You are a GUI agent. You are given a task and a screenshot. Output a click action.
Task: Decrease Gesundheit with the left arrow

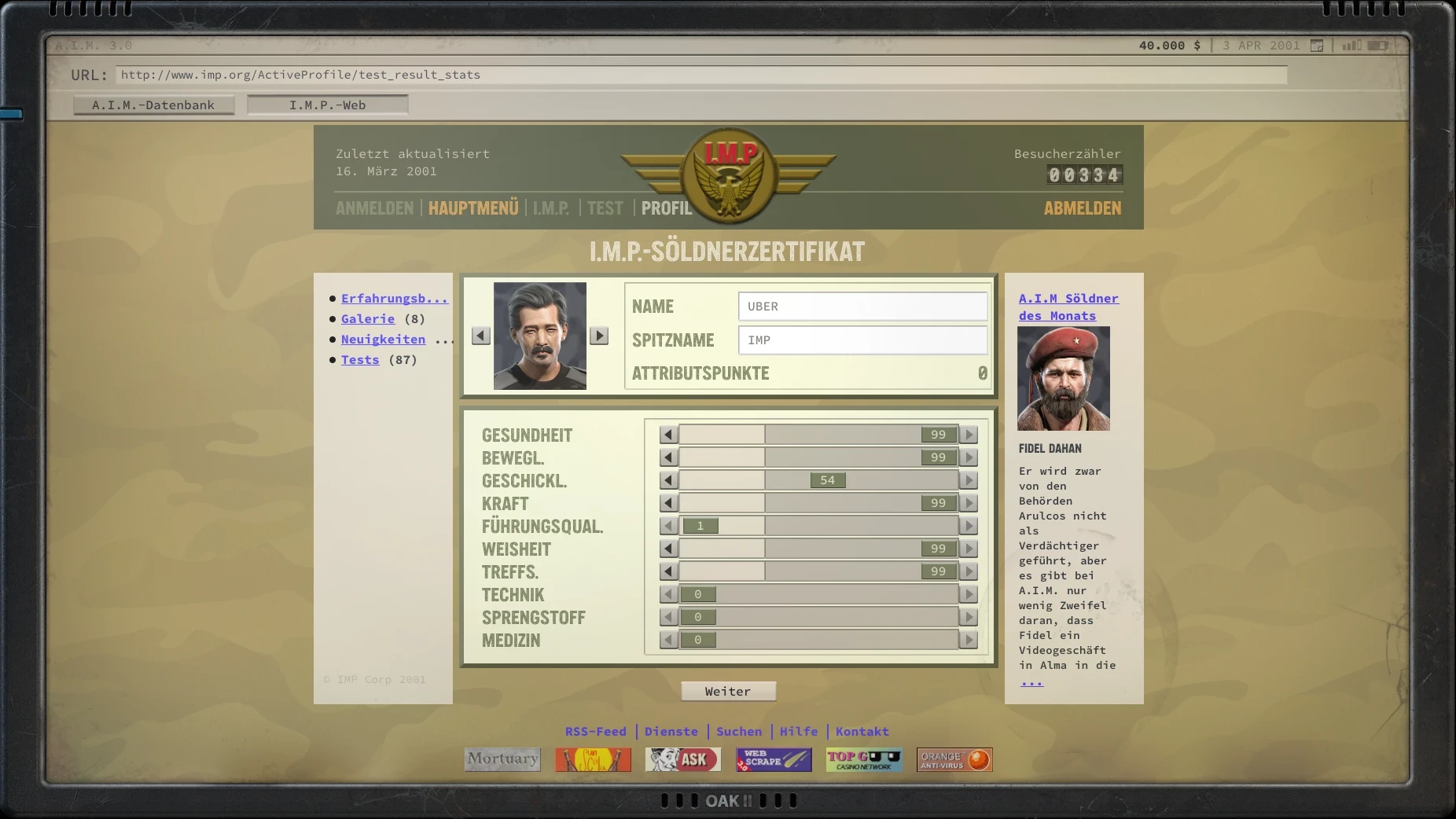point(667,434)
